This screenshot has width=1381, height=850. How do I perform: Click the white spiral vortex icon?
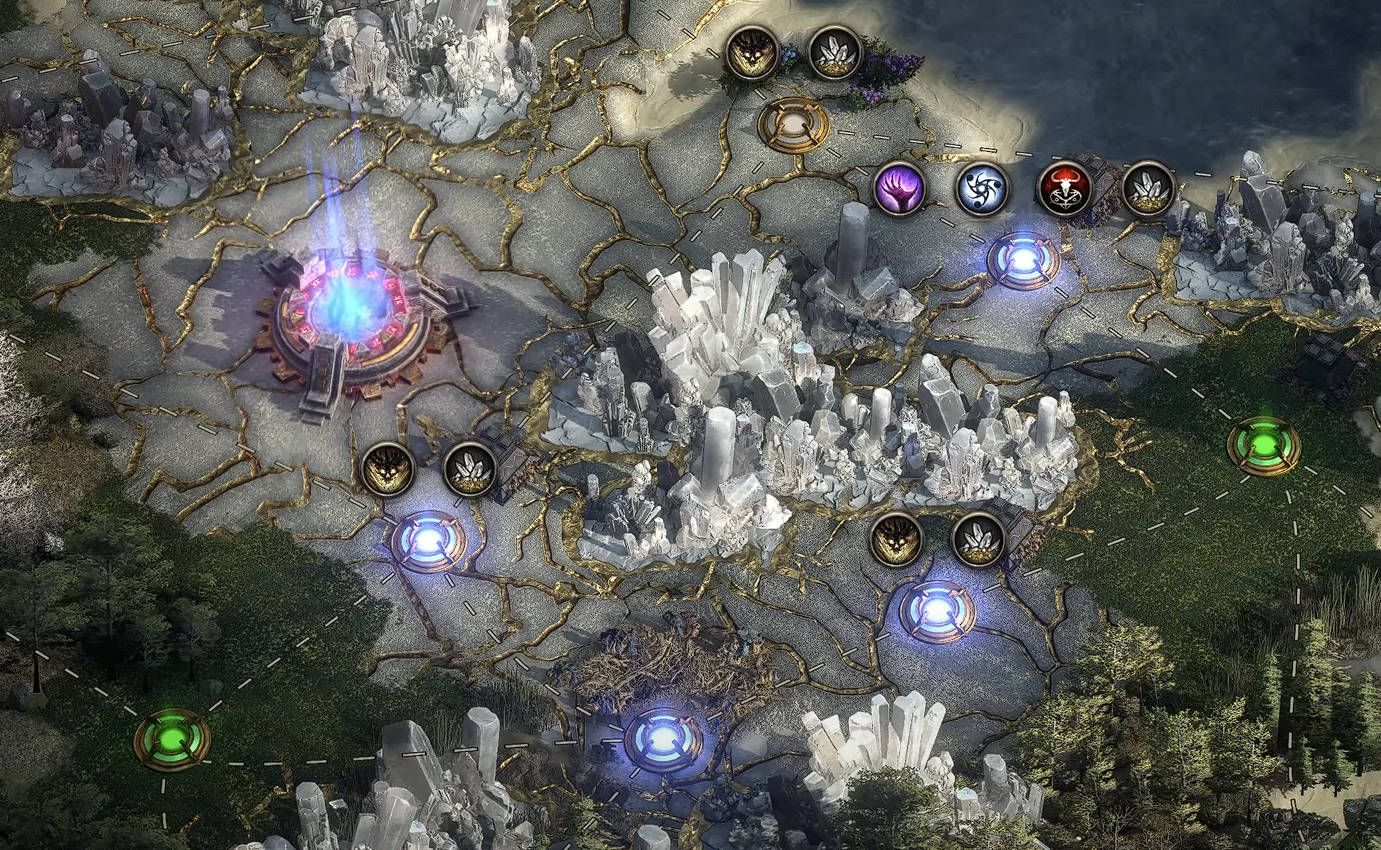click(x=981, y=188)
